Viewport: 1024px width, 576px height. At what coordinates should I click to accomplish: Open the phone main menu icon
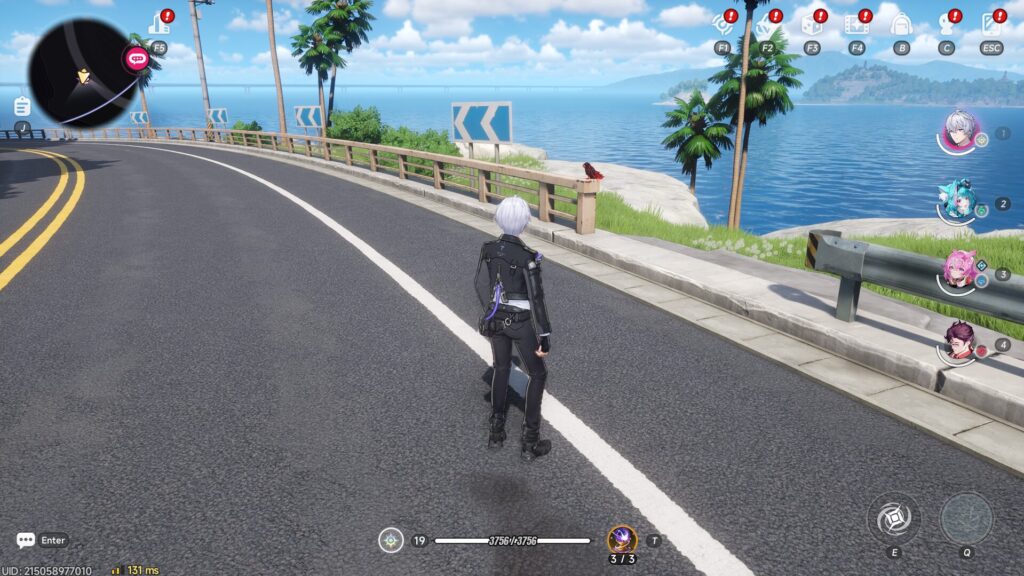coord(991,23)
